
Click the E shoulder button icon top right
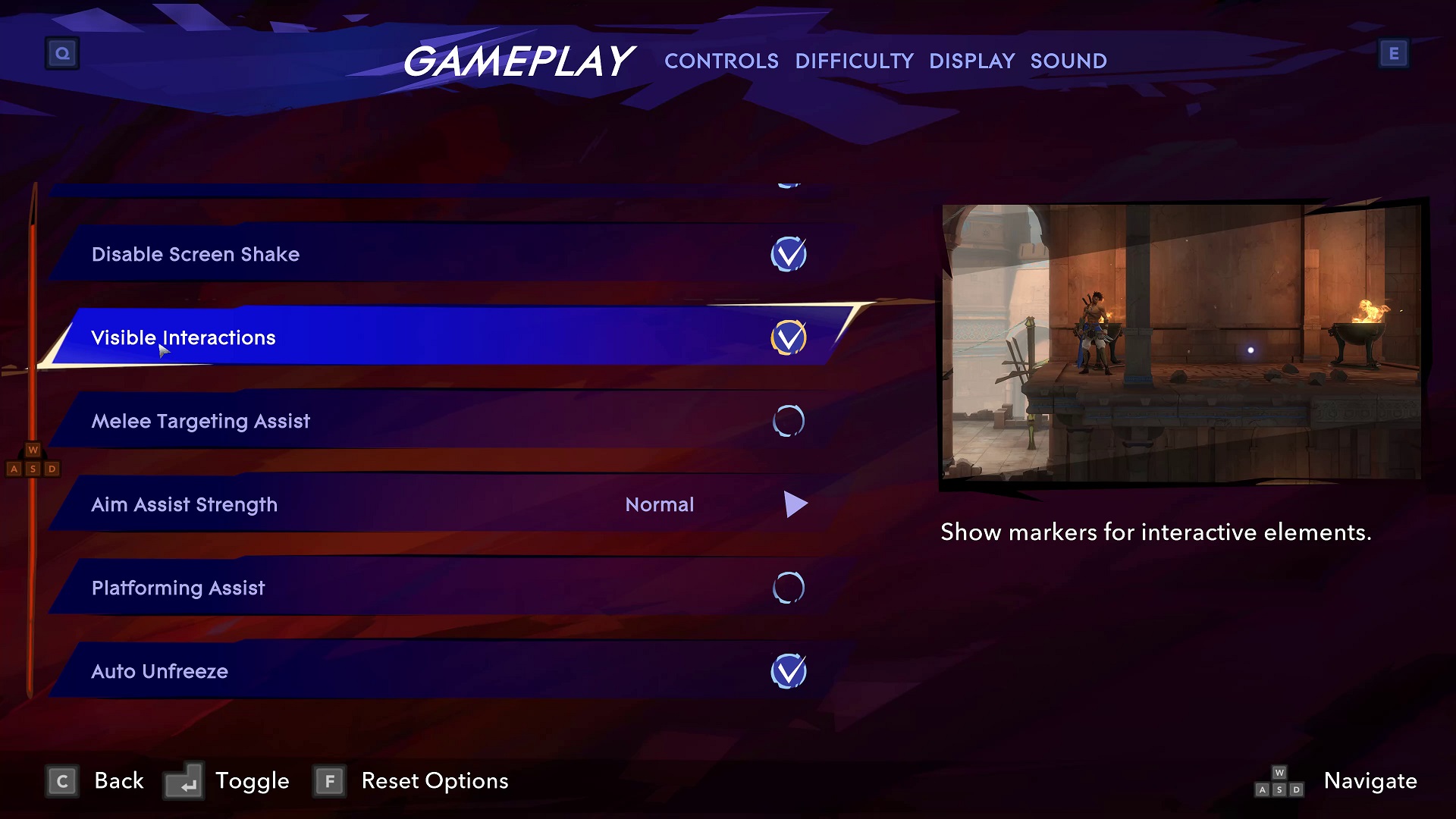[1394, 53]
